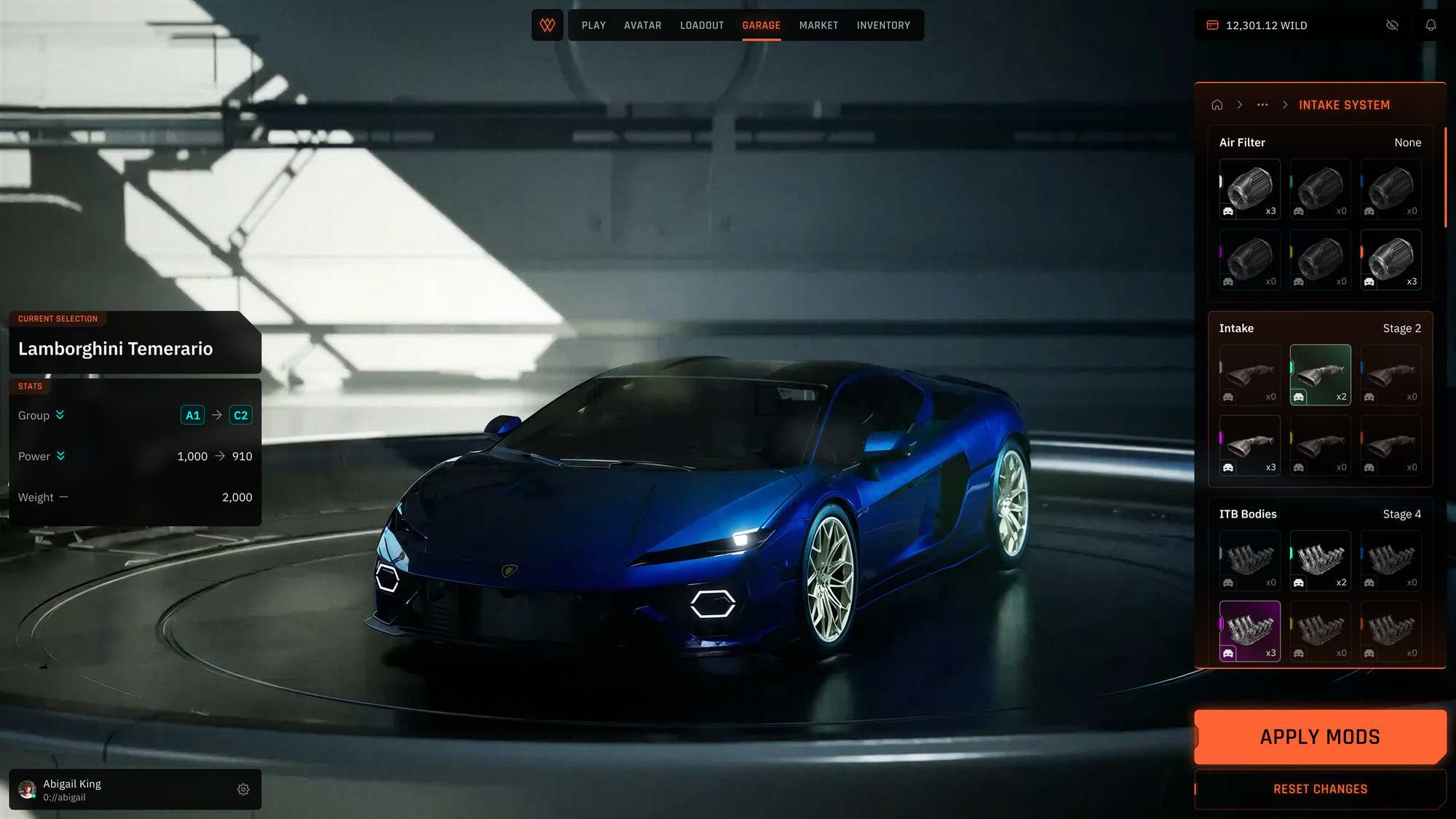Choose the magenta-marked intake with x3
This screenshot has width=1456, height=819.
click(1249, 446)
